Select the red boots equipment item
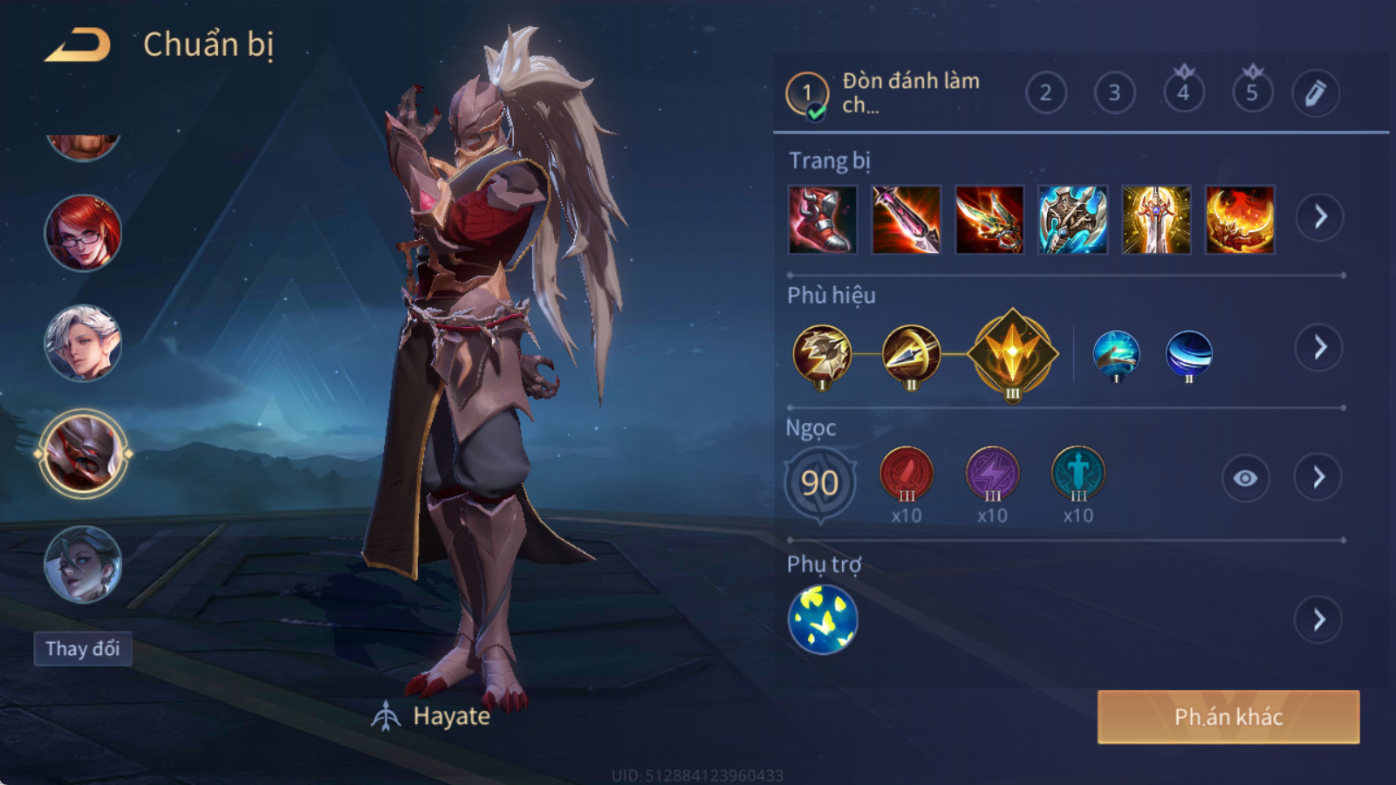This screenshot has height=785, width=1396. [x=822, y=219]
